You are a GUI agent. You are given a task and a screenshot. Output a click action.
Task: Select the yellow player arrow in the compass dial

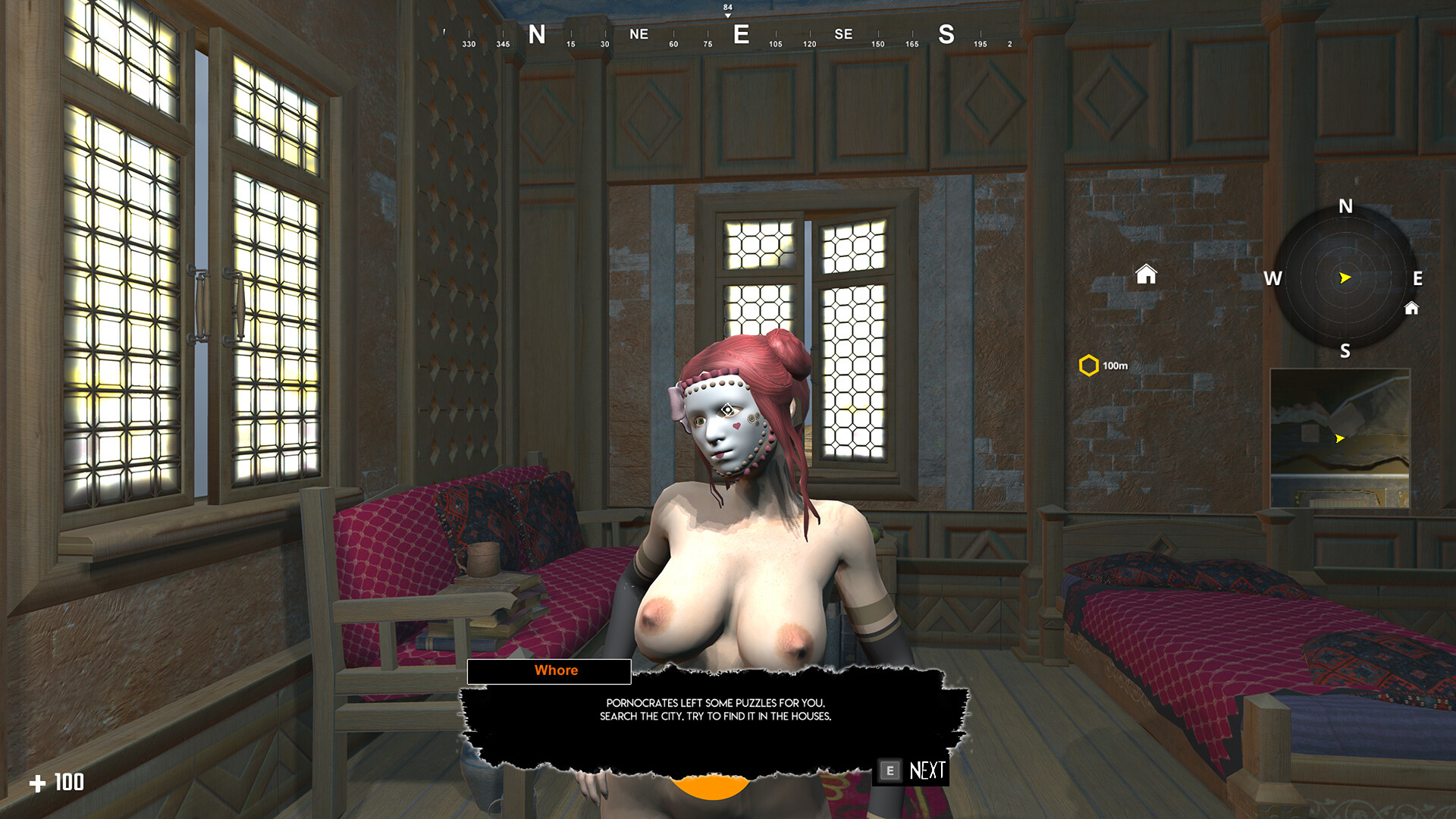pos(1344,278)
